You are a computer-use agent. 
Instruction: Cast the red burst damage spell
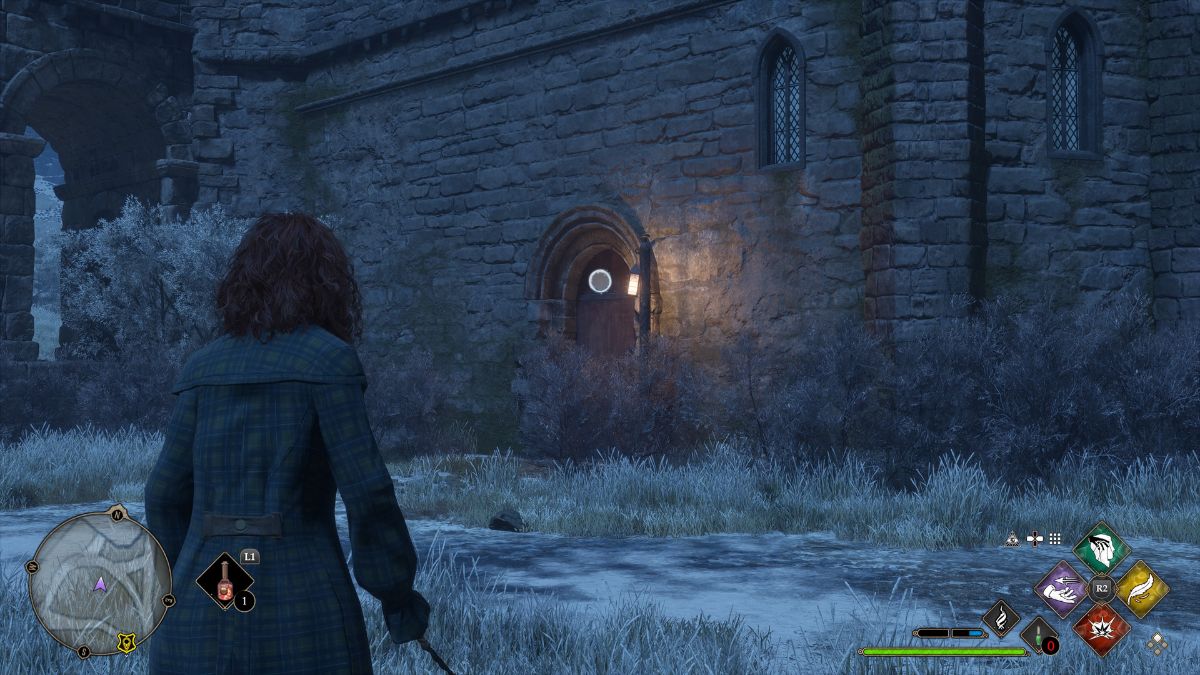pyautogui.click(x=1101, y=629)
